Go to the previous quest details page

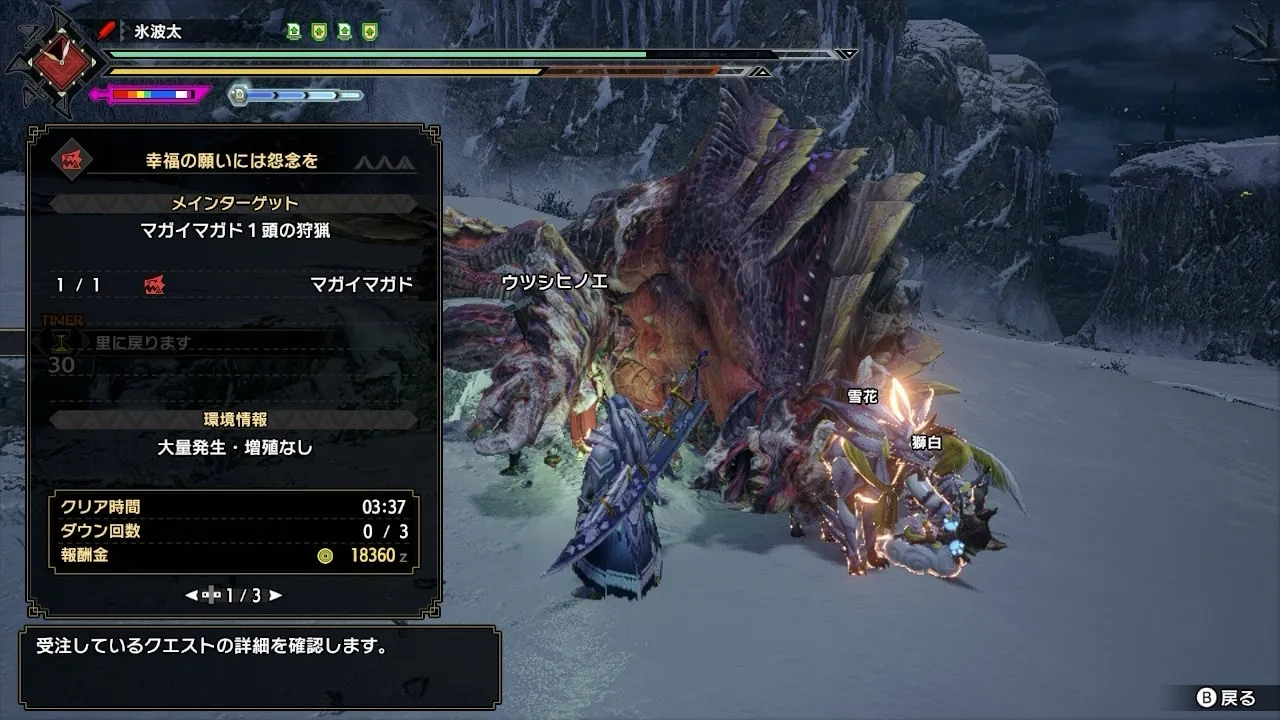point(191,595)
